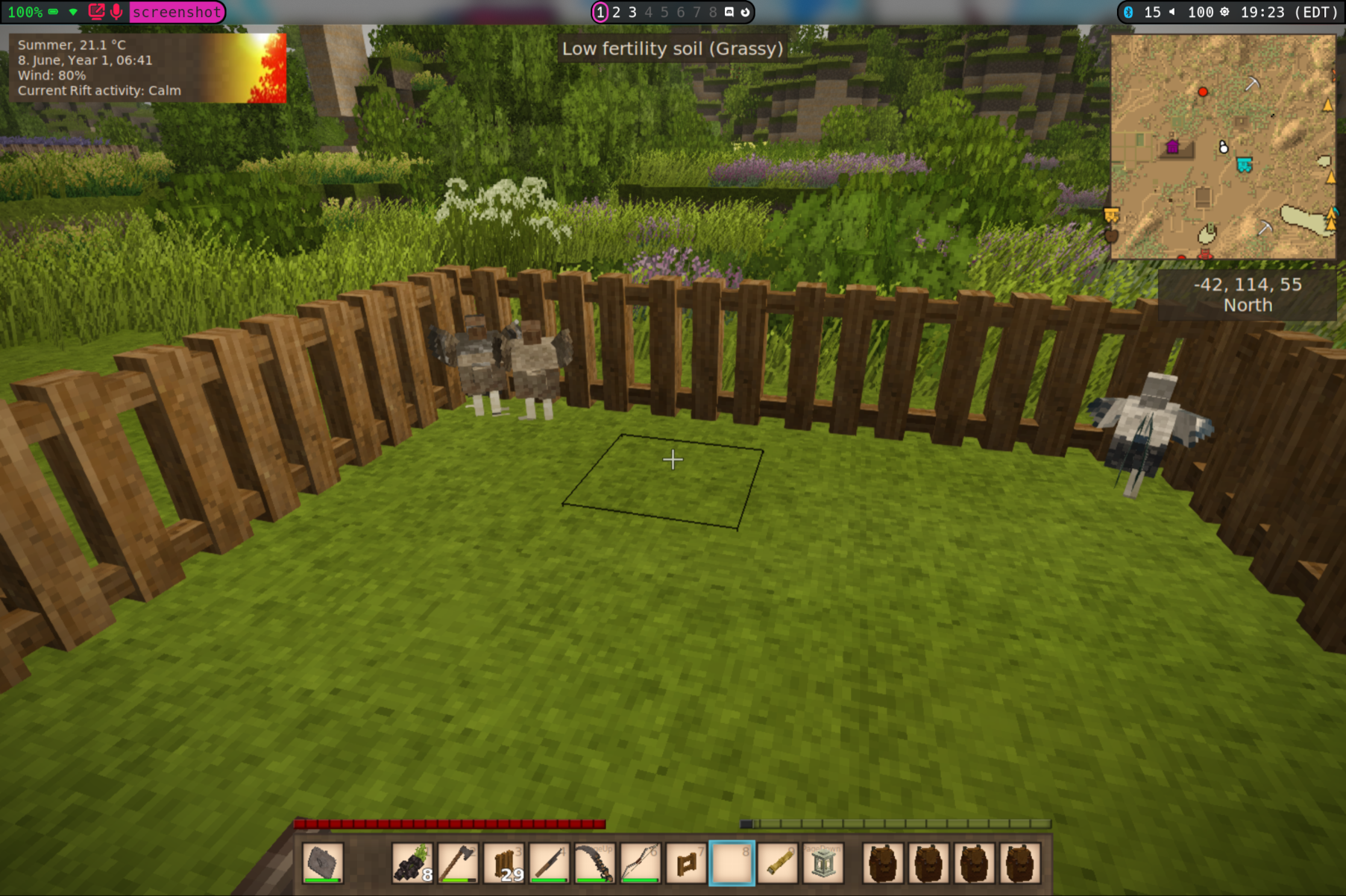
Task: Select the wooden fence stack of 29
Action: click(x=504, y=864)
